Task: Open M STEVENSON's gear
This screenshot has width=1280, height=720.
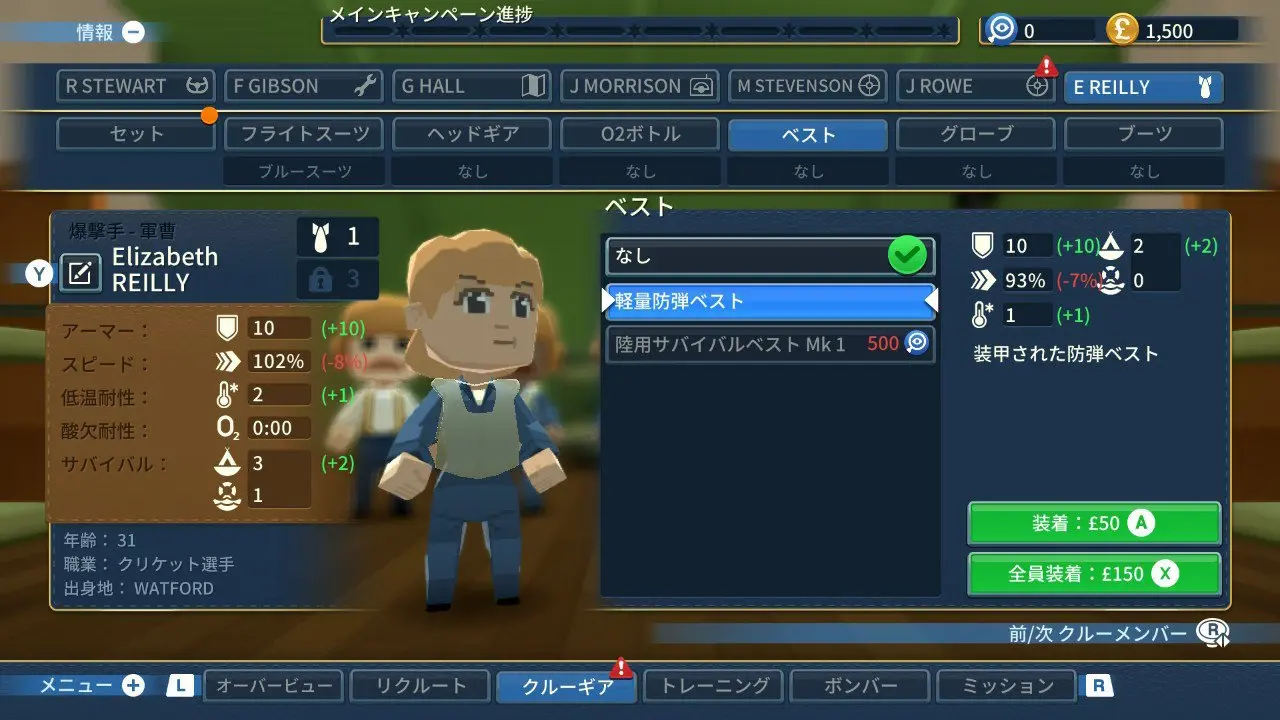Action: (808, 86)
